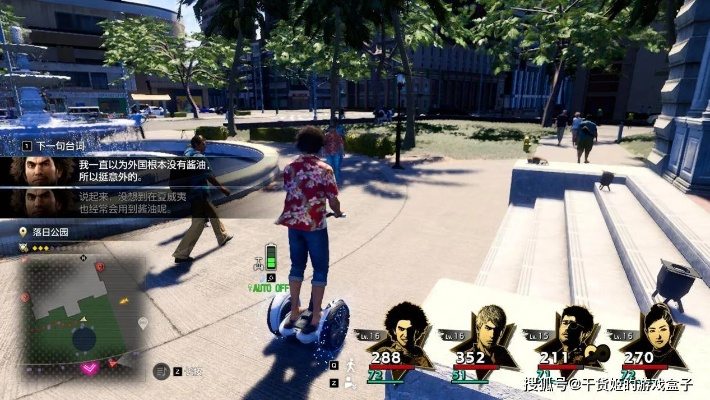710x400 pixels.
Task: Select the 落日公园 location label
Action: click(52, 232)
